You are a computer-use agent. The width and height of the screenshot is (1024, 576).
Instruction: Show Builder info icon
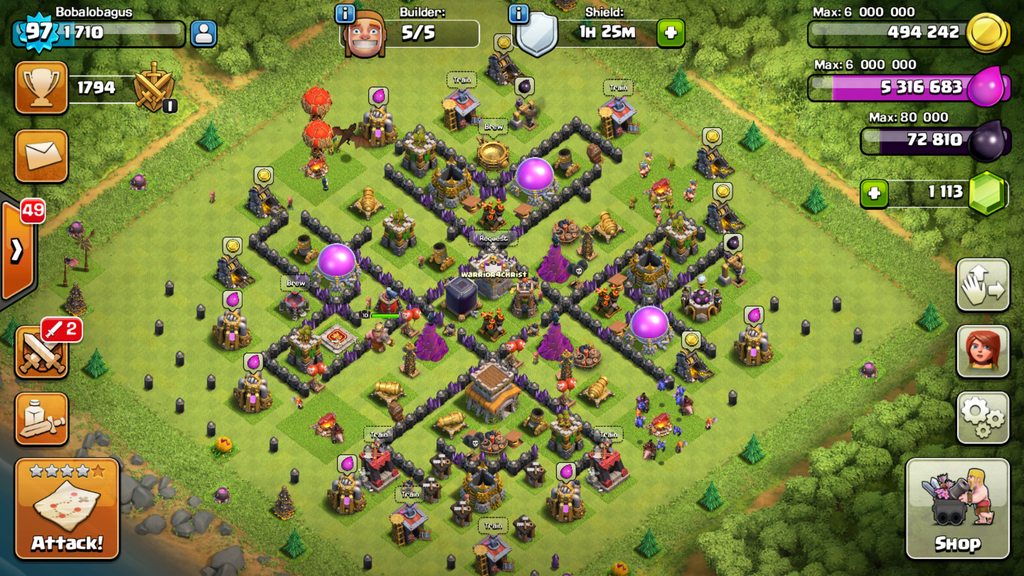346,13
